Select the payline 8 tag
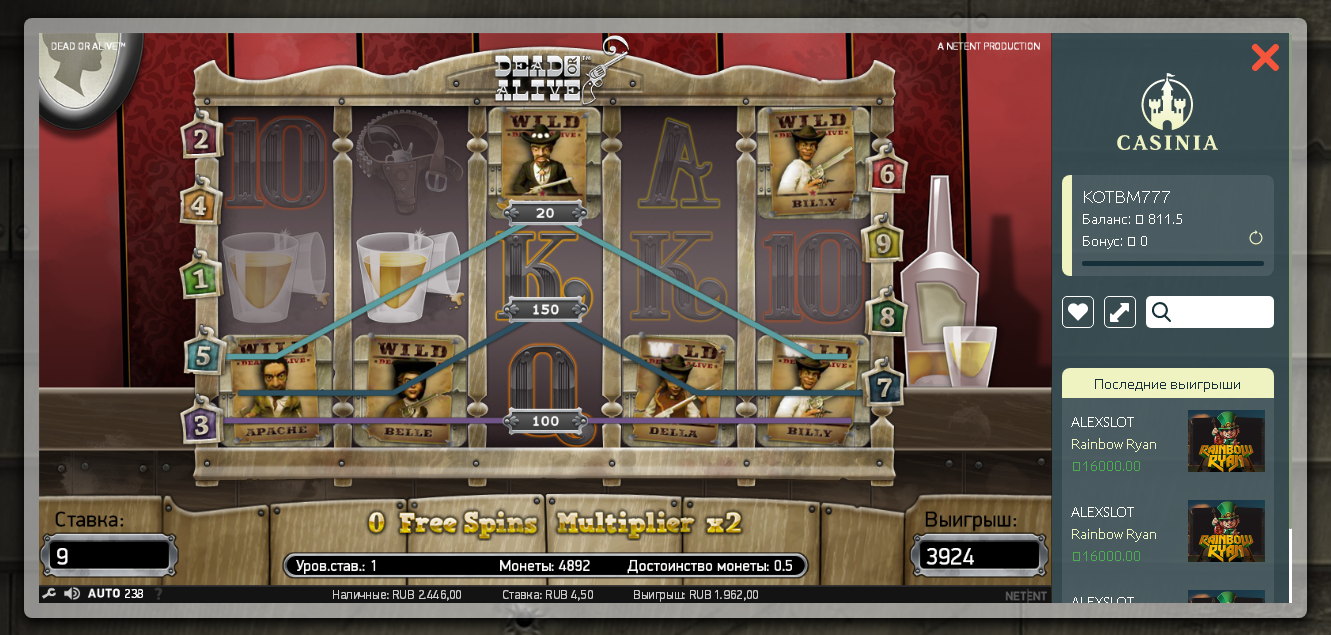 [x=885, y=317]
